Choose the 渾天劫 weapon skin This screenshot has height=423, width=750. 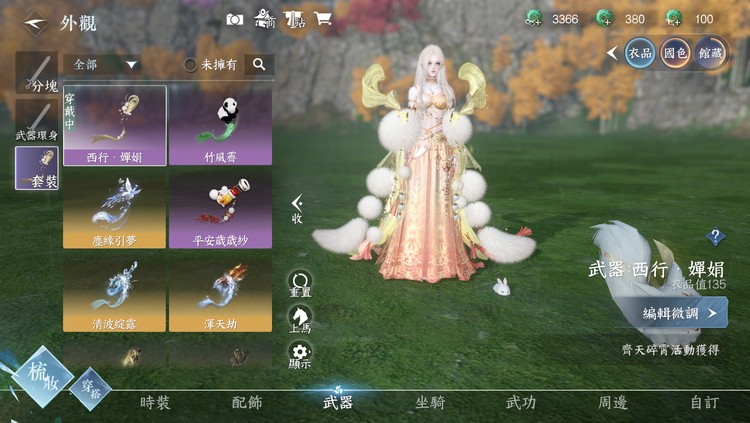coord(220,293)
